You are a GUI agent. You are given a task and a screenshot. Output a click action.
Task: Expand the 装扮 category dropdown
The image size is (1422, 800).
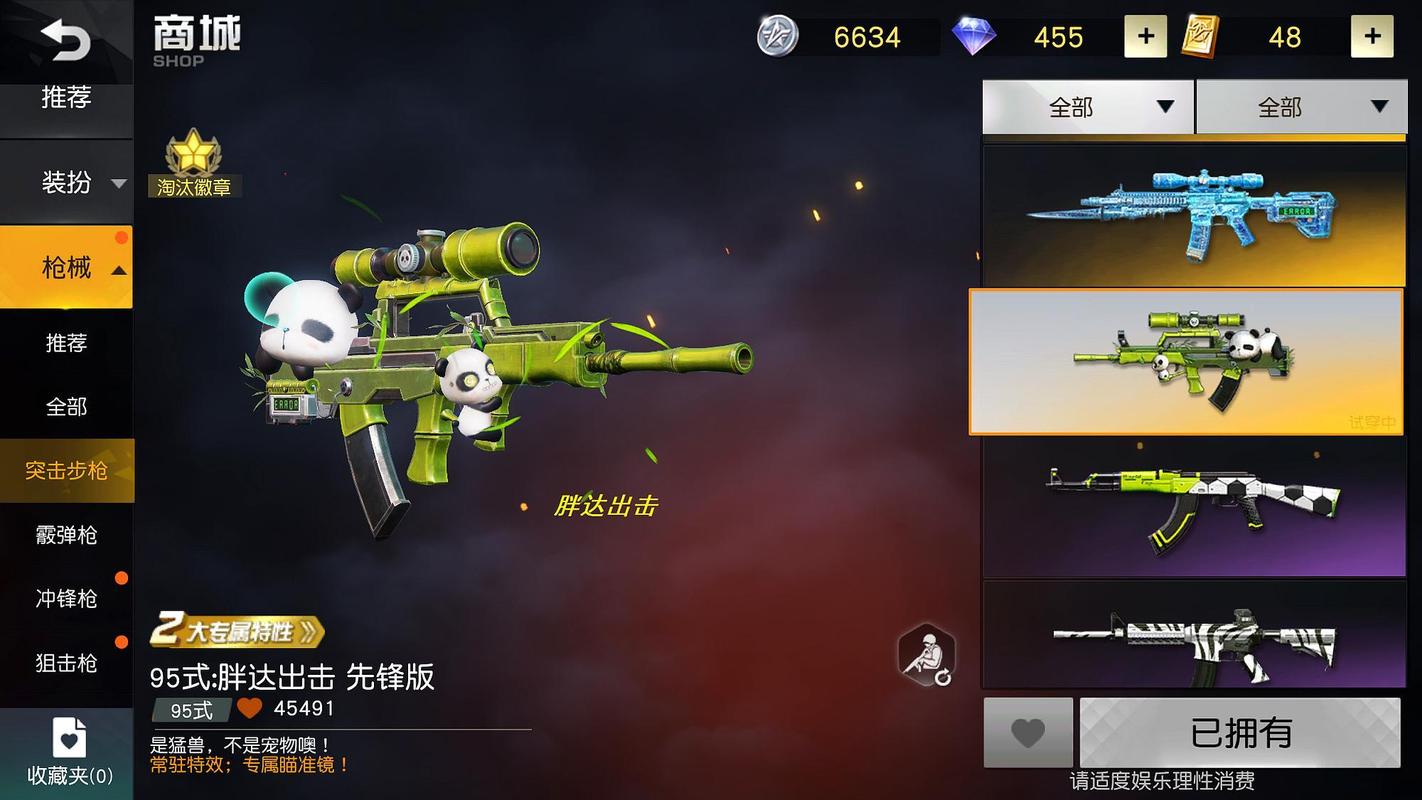[66, 183]
